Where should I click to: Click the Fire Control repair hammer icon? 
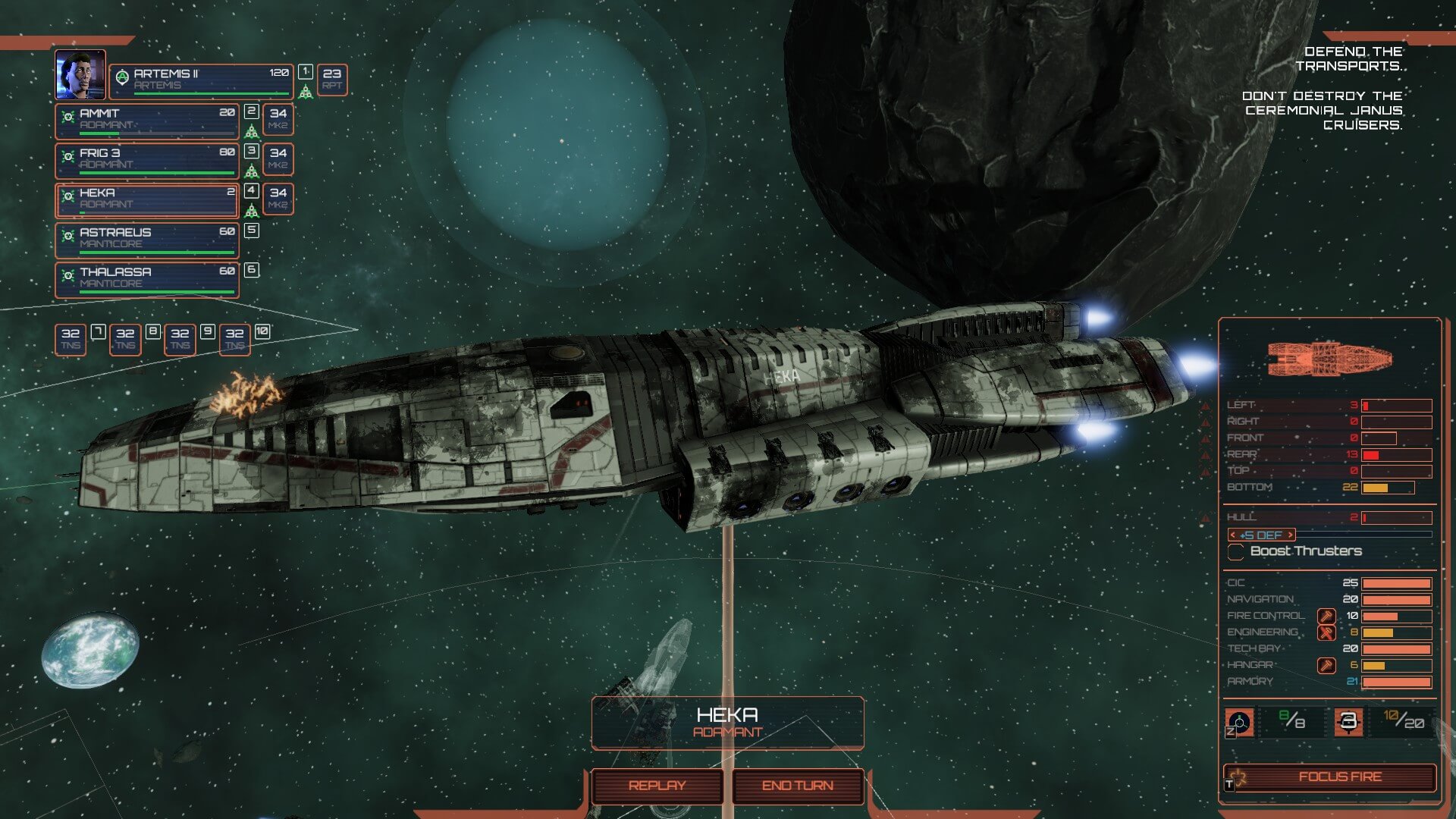pyautogui.click(x=1326, y=616)
